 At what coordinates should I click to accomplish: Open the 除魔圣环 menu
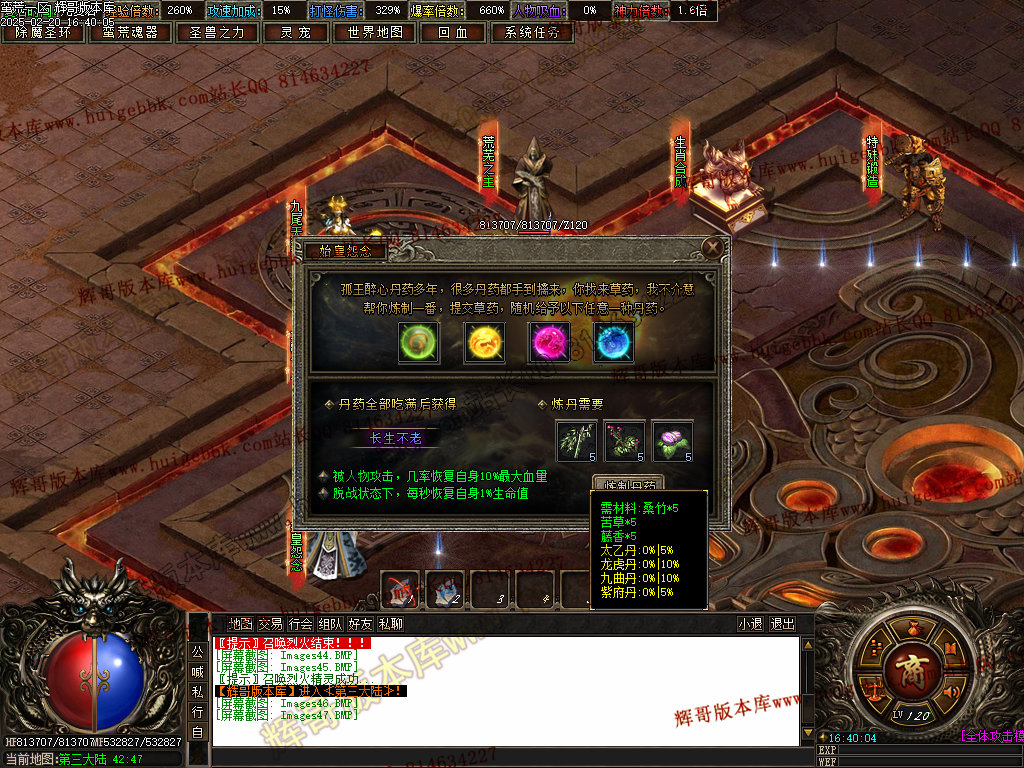[44, 32]
